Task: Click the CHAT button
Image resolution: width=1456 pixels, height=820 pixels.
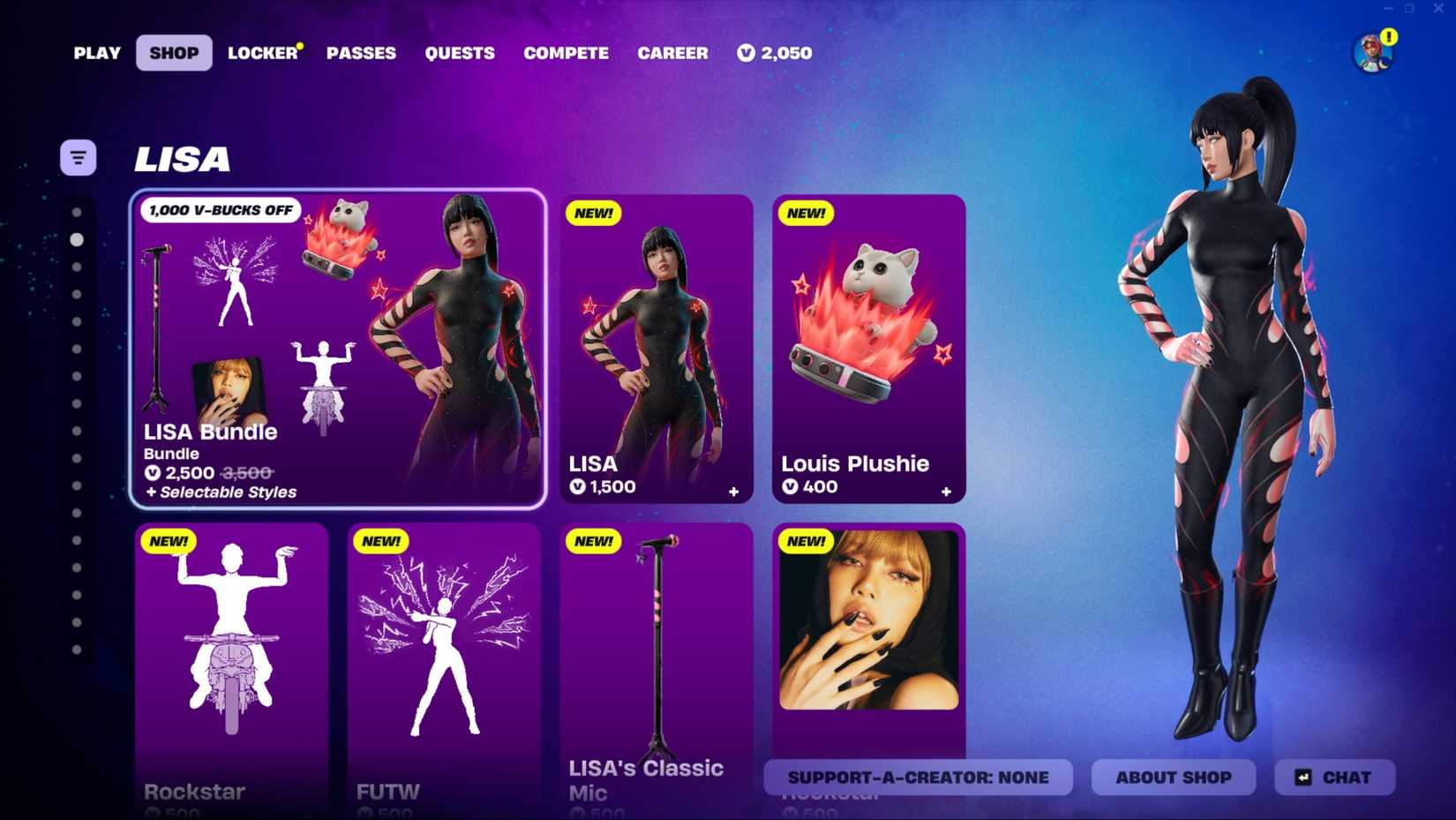Action: coord(1333,778)
